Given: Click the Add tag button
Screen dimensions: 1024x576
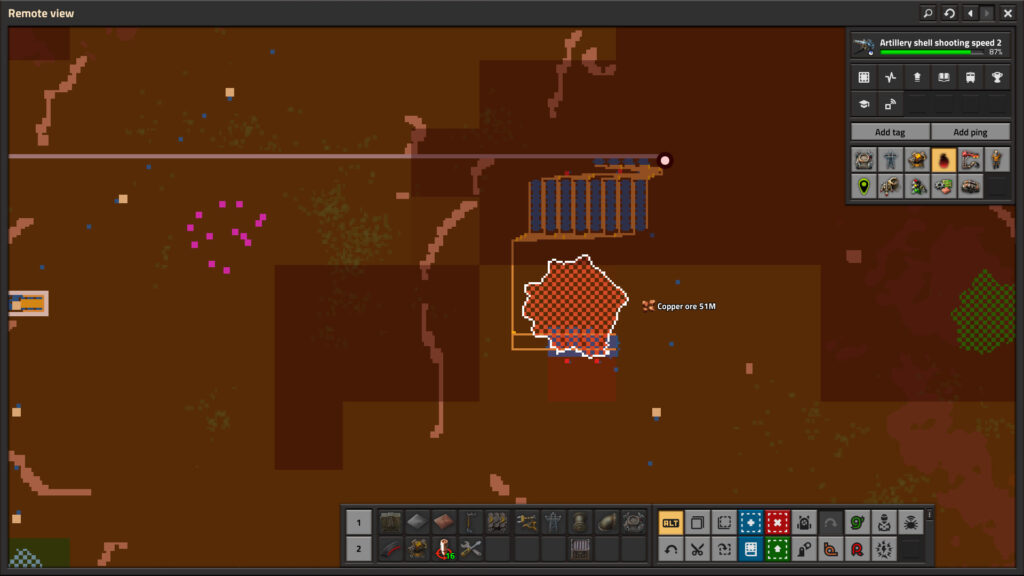Looking at the screenshot, I should click(889, 132).
